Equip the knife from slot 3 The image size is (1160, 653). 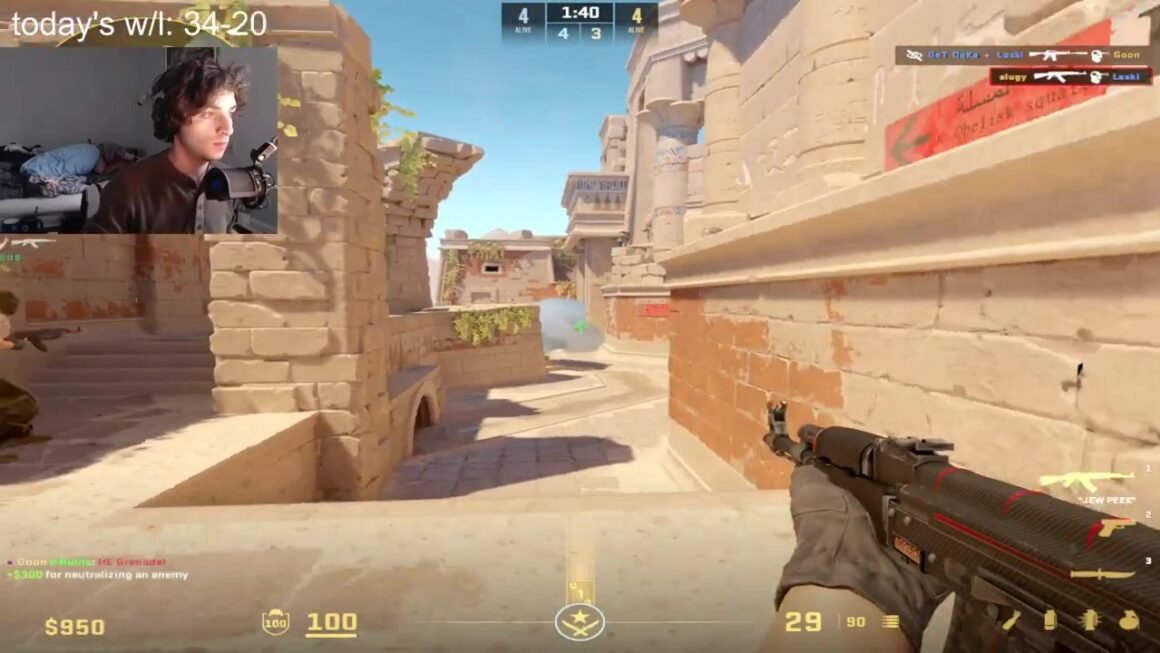pos(1102,574)
